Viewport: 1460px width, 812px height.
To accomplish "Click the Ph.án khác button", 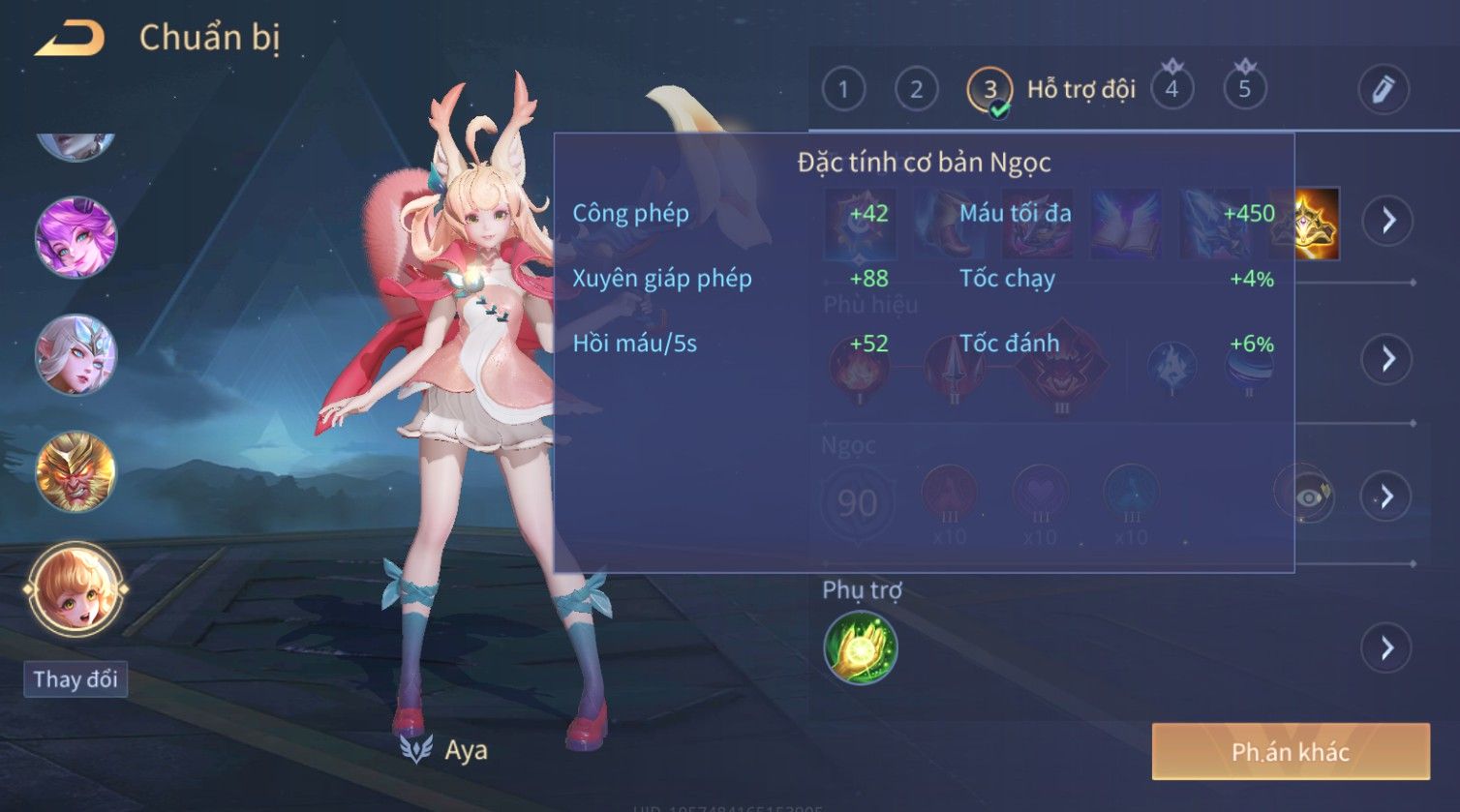I will click(x=1290, y=752).
